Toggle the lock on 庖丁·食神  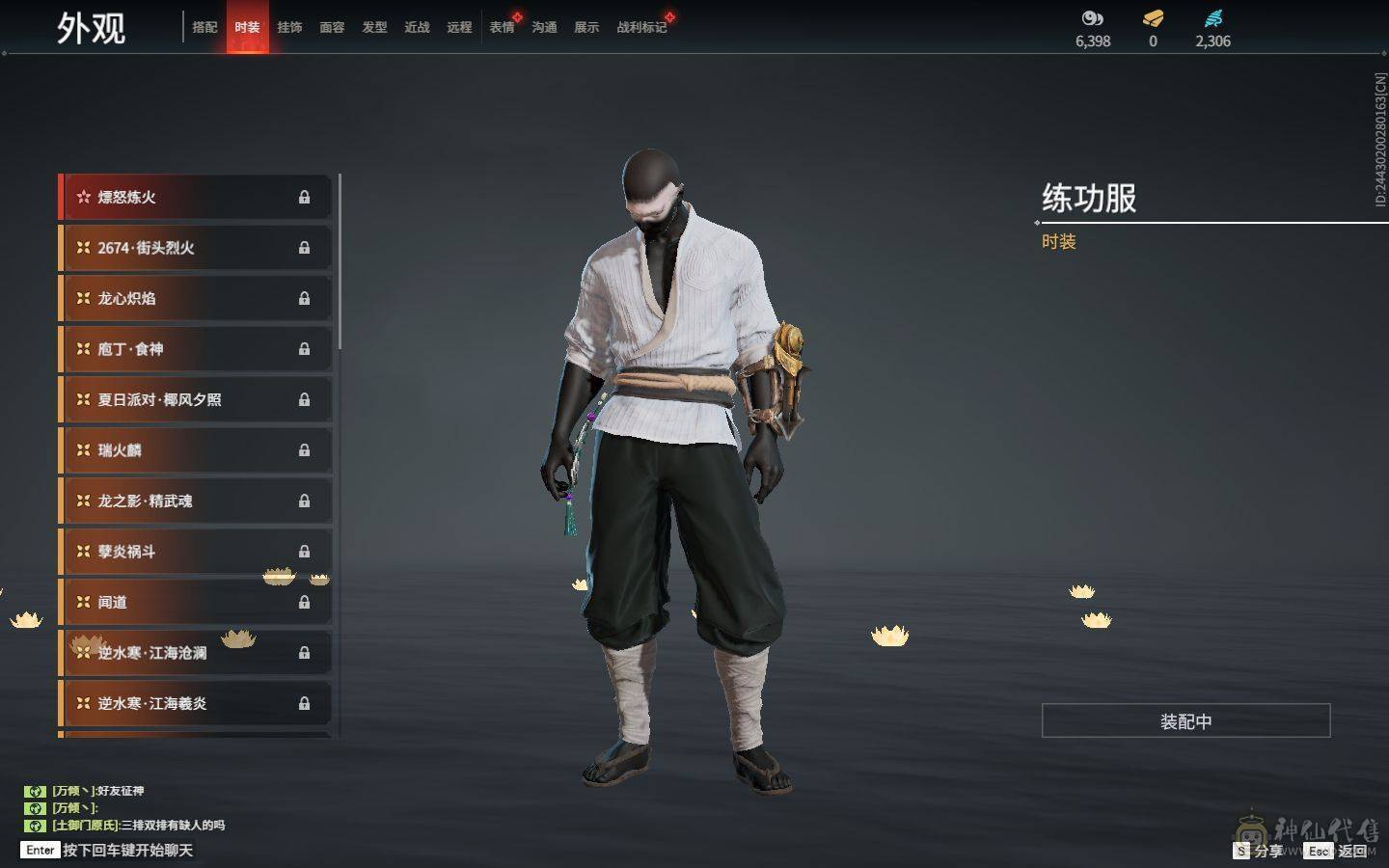[x=304, y=349]
